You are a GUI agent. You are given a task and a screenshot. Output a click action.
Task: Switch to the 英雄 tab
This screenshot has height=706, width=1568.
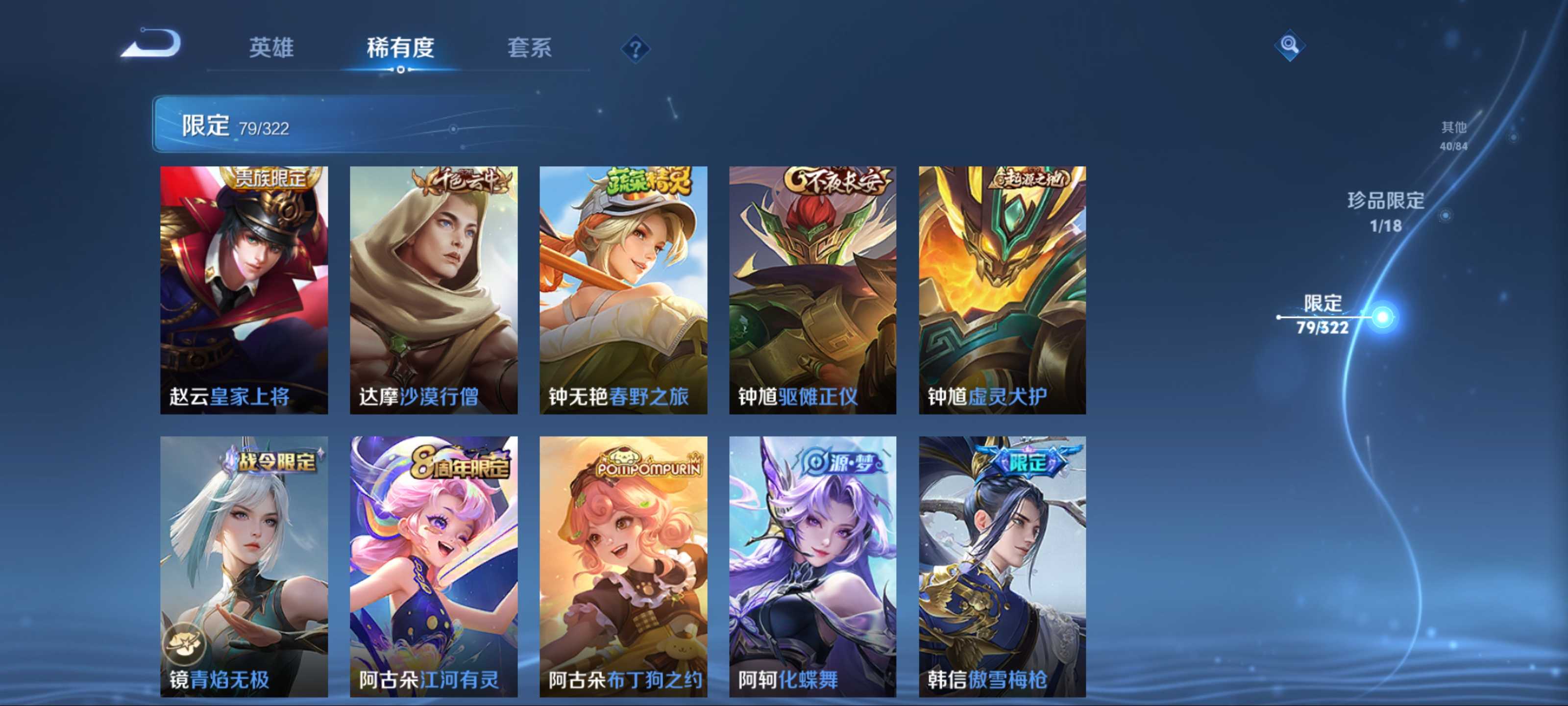(271, 48)
